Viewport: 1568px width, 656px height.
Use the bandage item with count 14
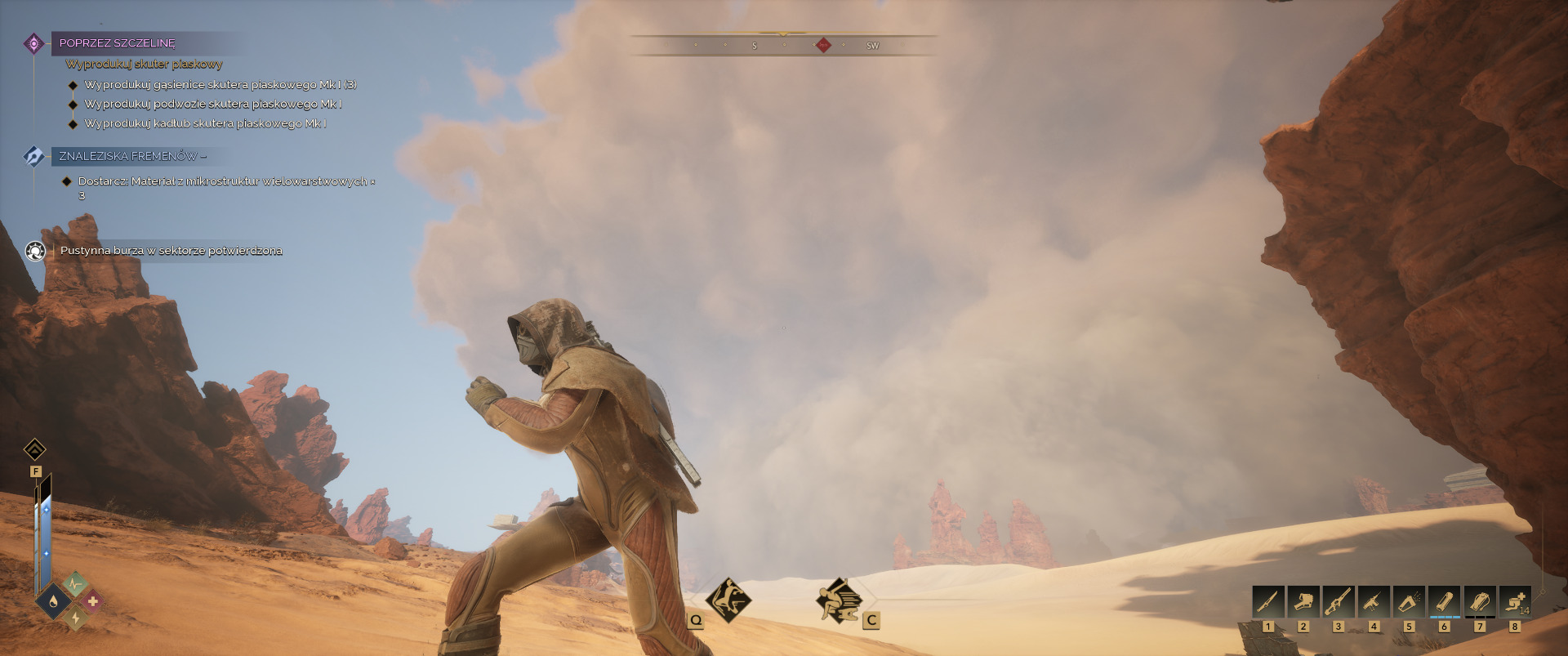pyautogui.click(x=1515, y=602)
